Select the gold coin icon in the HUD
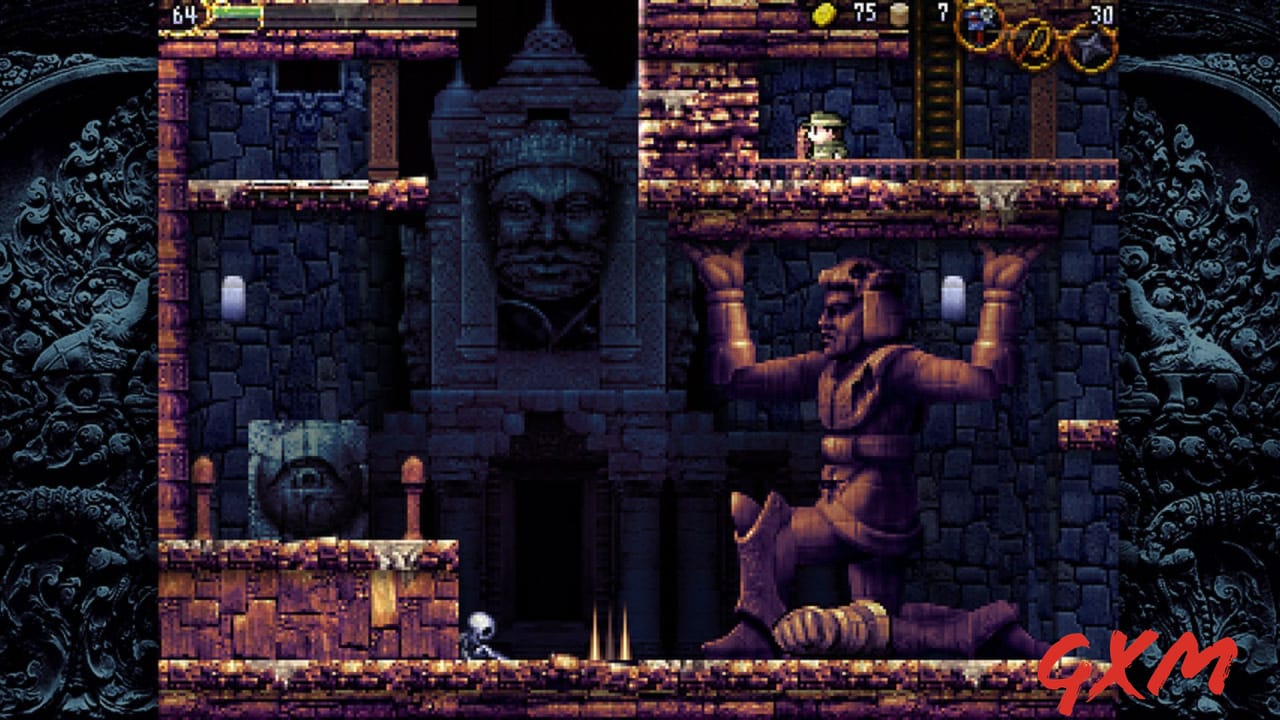This screenshot has height=720, width=1280. (x=823, y=15)
